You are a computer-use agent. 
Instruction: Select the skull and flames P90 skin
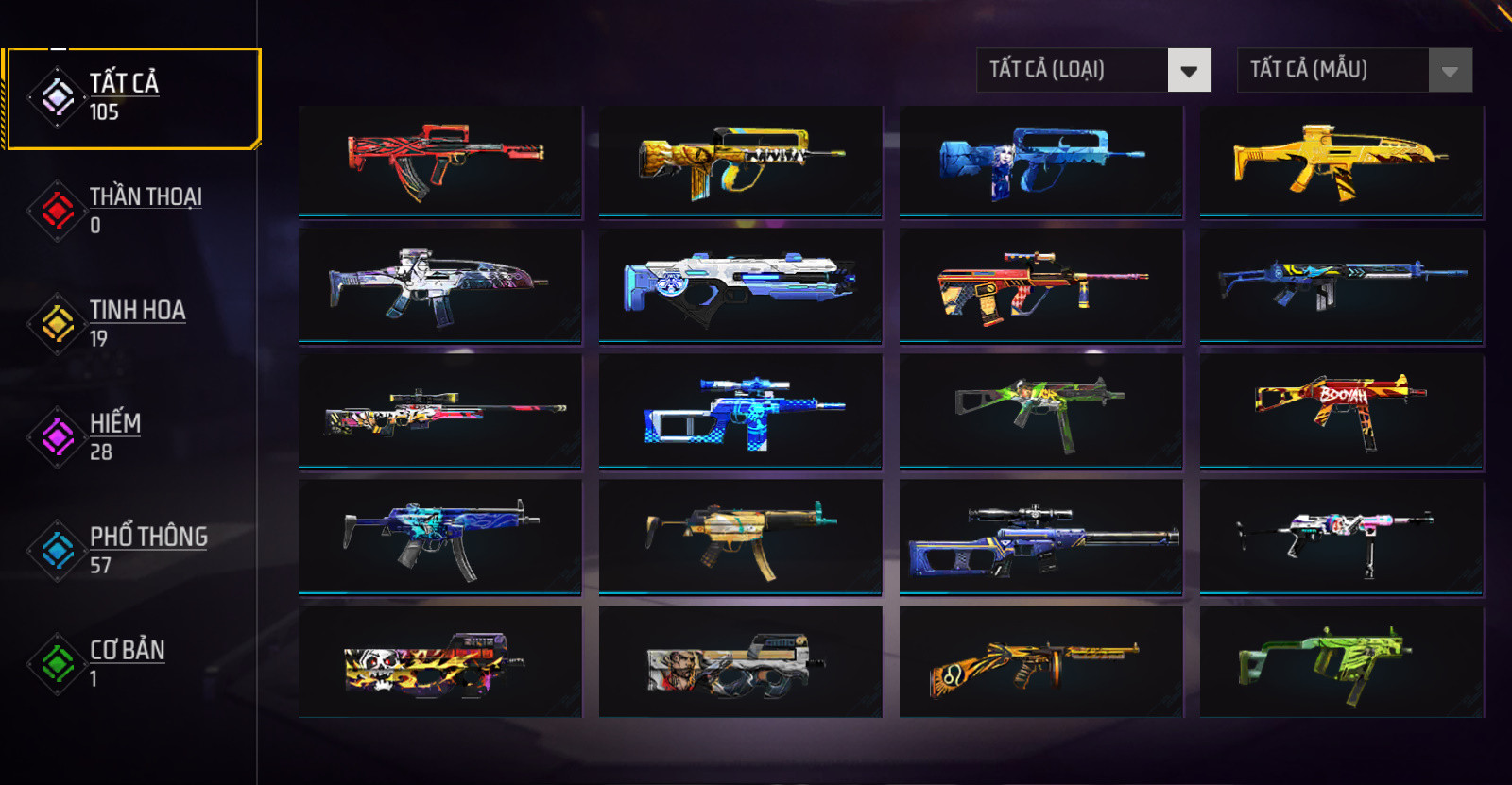440,661
